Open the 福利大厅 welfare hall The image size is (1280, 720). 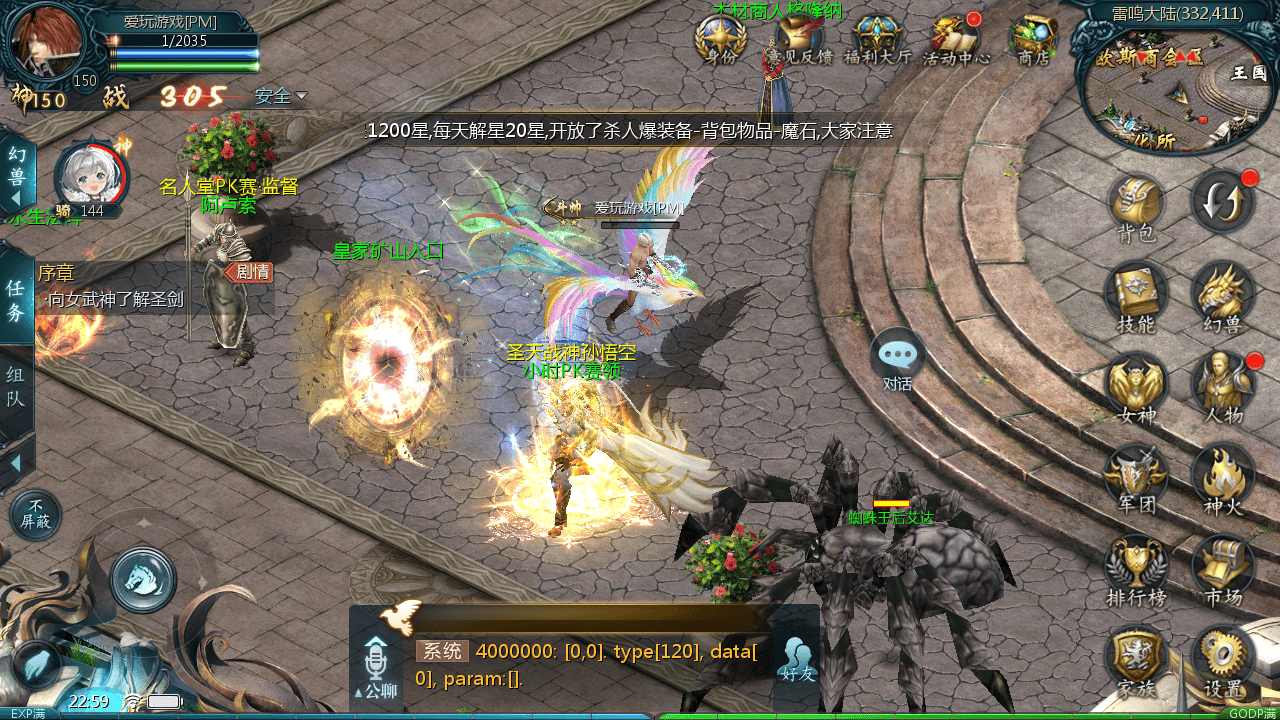click(878, 40)
